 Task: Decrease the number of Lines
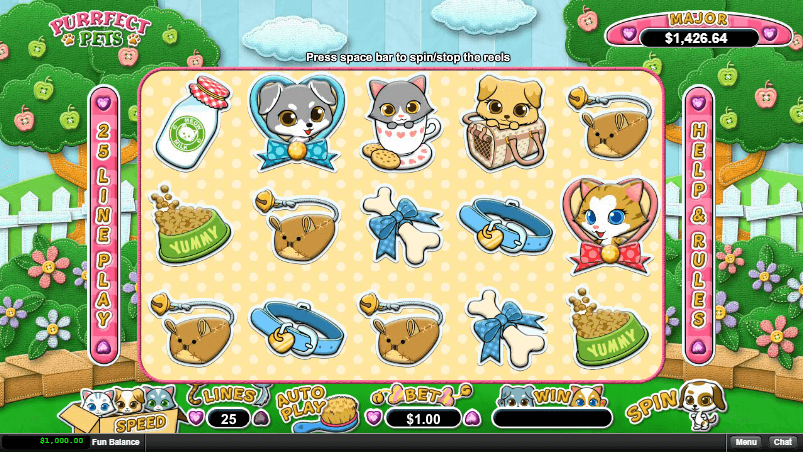coord(196,418)
